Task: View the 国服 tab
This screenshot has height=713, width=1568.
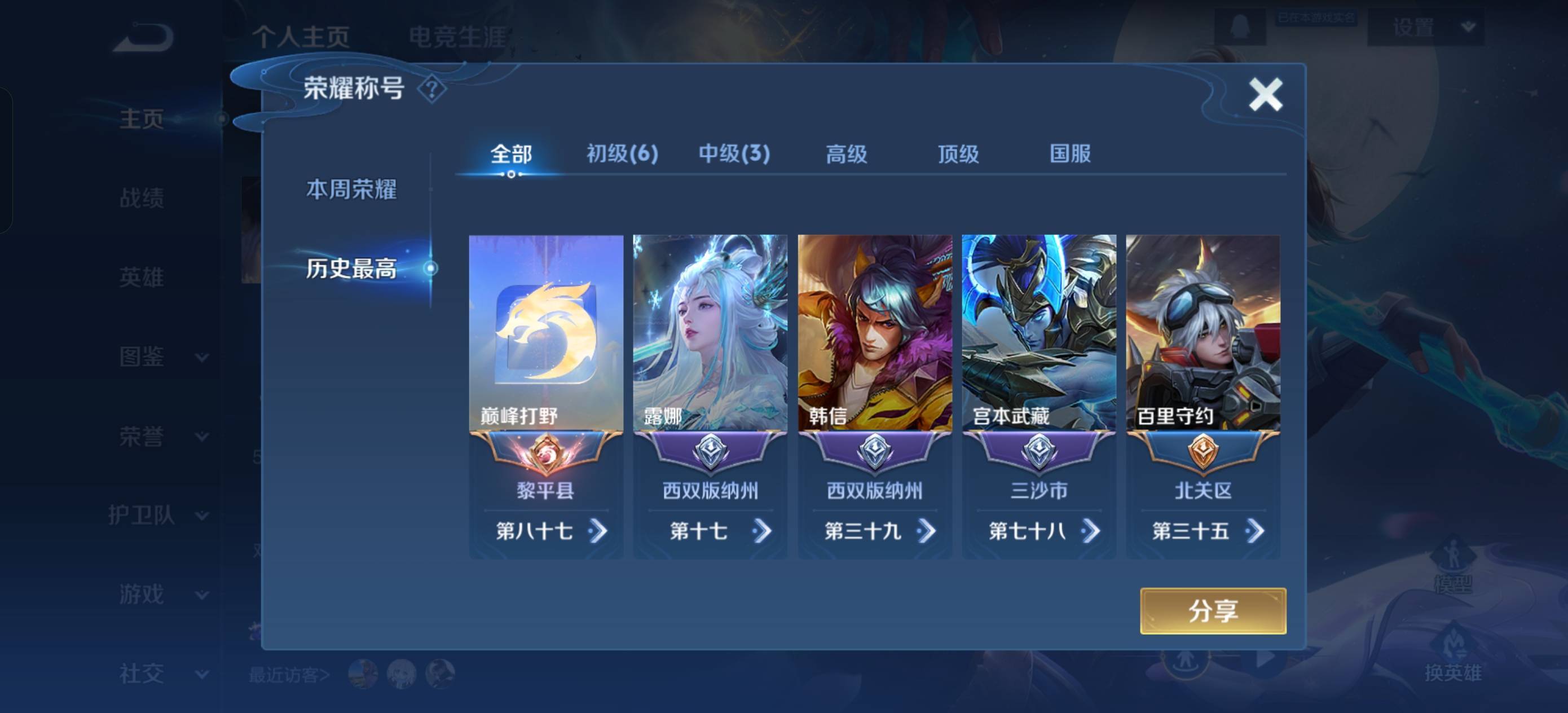Action: click(1070, 154)
